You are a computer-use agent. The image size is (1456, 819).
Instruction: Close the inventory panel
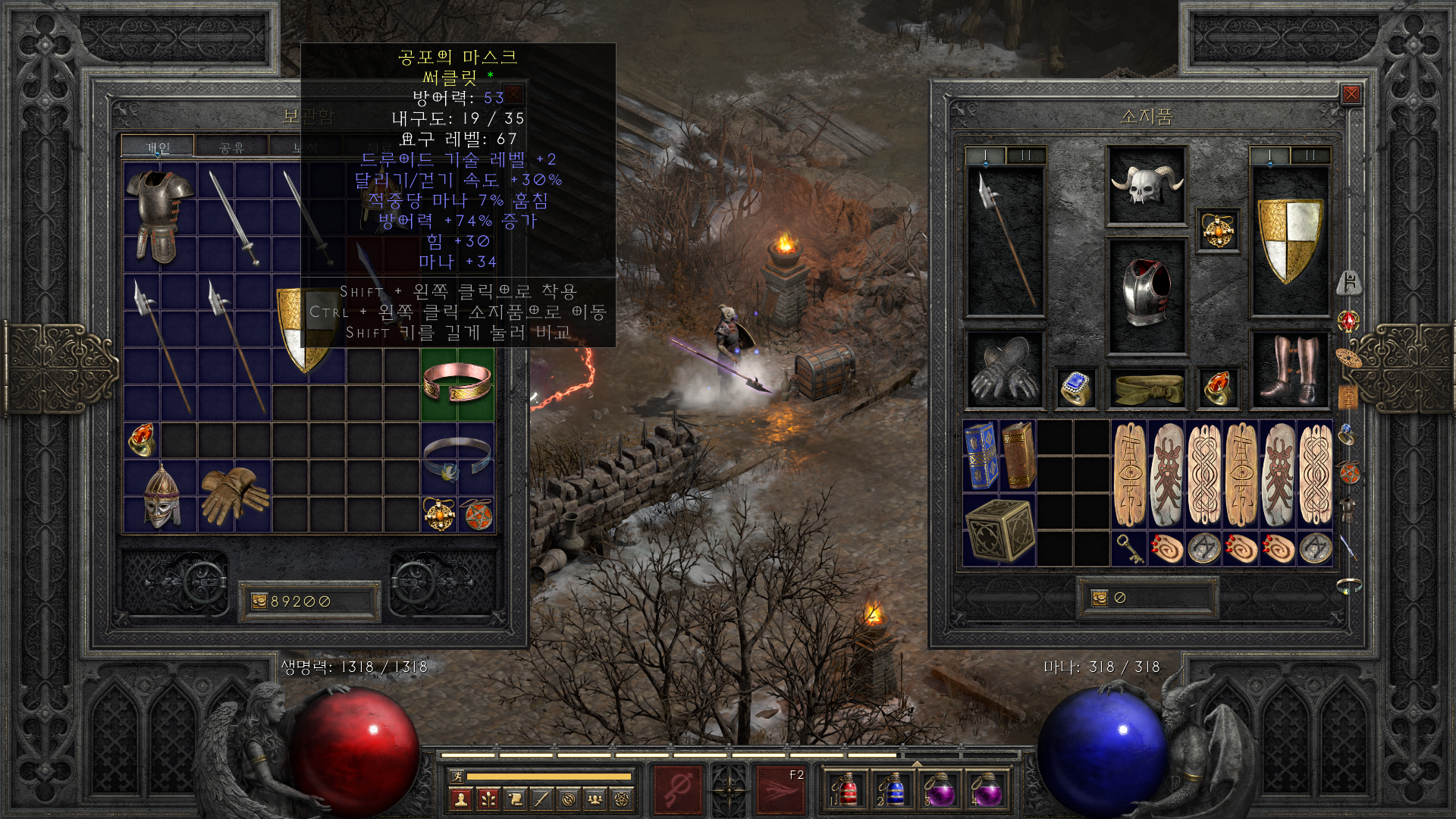(1351, 94)
